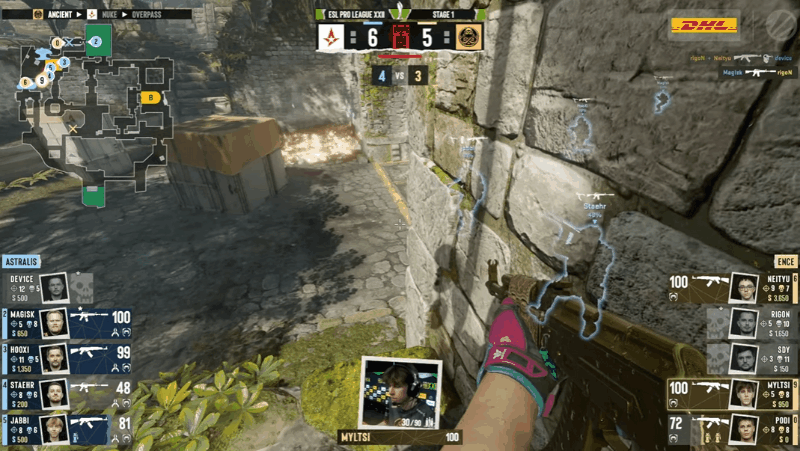
Task: Click the ENCE team header label
Action: click(785, 261)
